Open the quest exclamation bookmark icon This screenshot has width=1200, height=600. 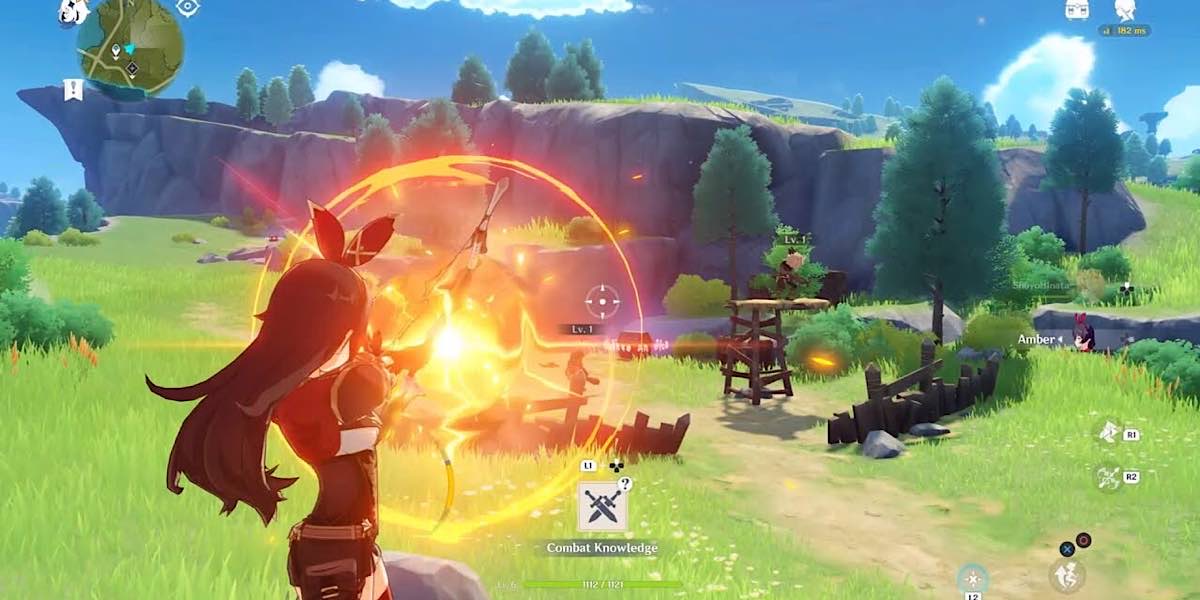(72, 89)
